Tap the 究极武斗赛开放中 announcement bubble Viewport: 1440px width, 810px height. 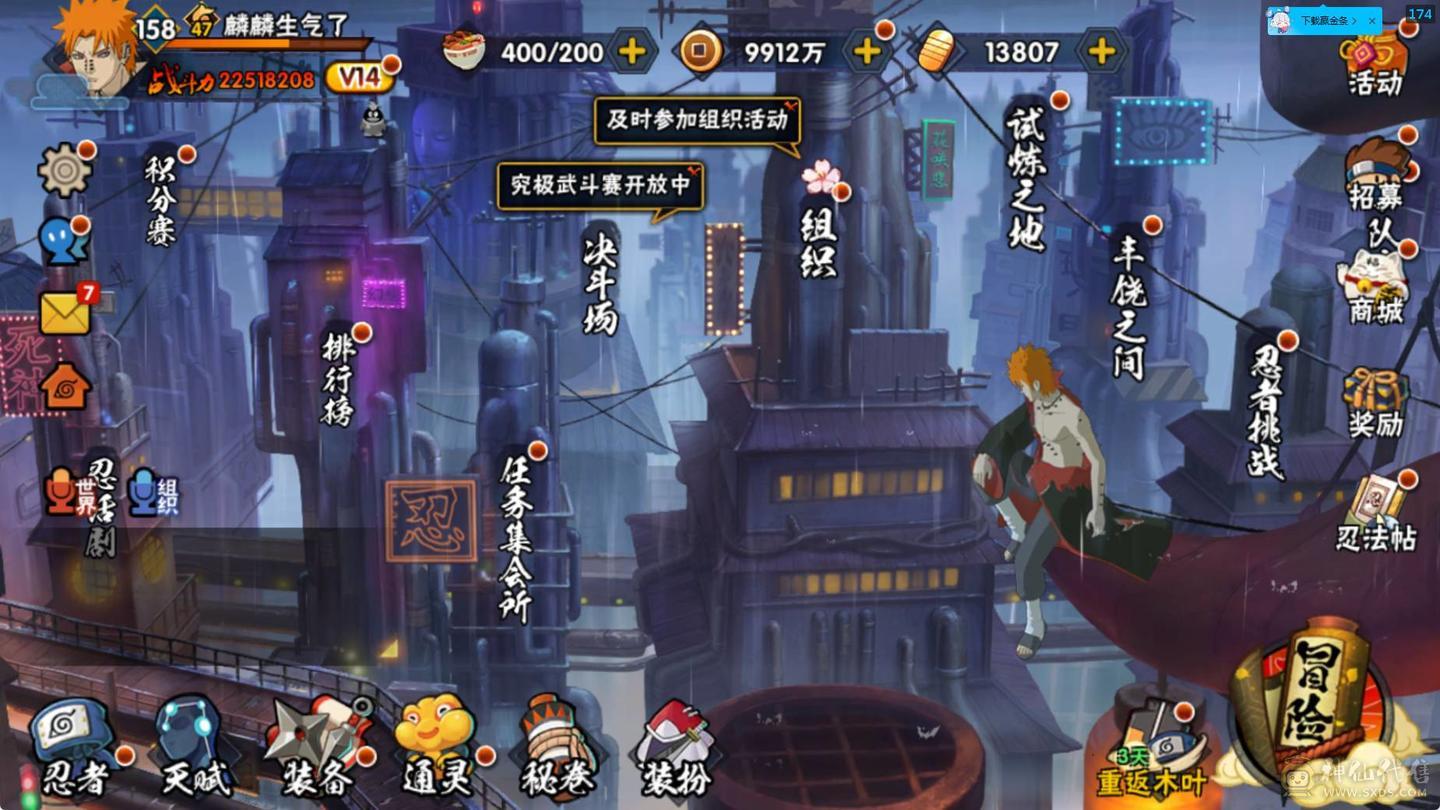[598, 186]
